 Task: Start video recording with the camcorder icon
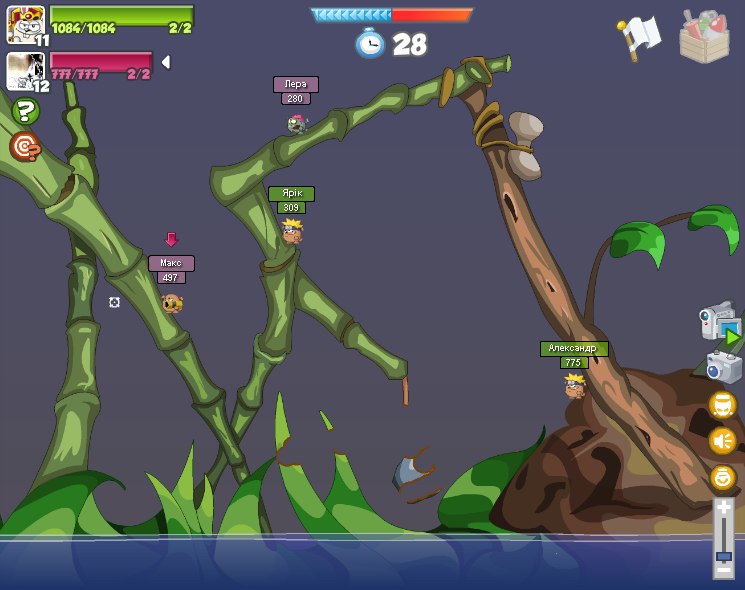click(720, 325)
